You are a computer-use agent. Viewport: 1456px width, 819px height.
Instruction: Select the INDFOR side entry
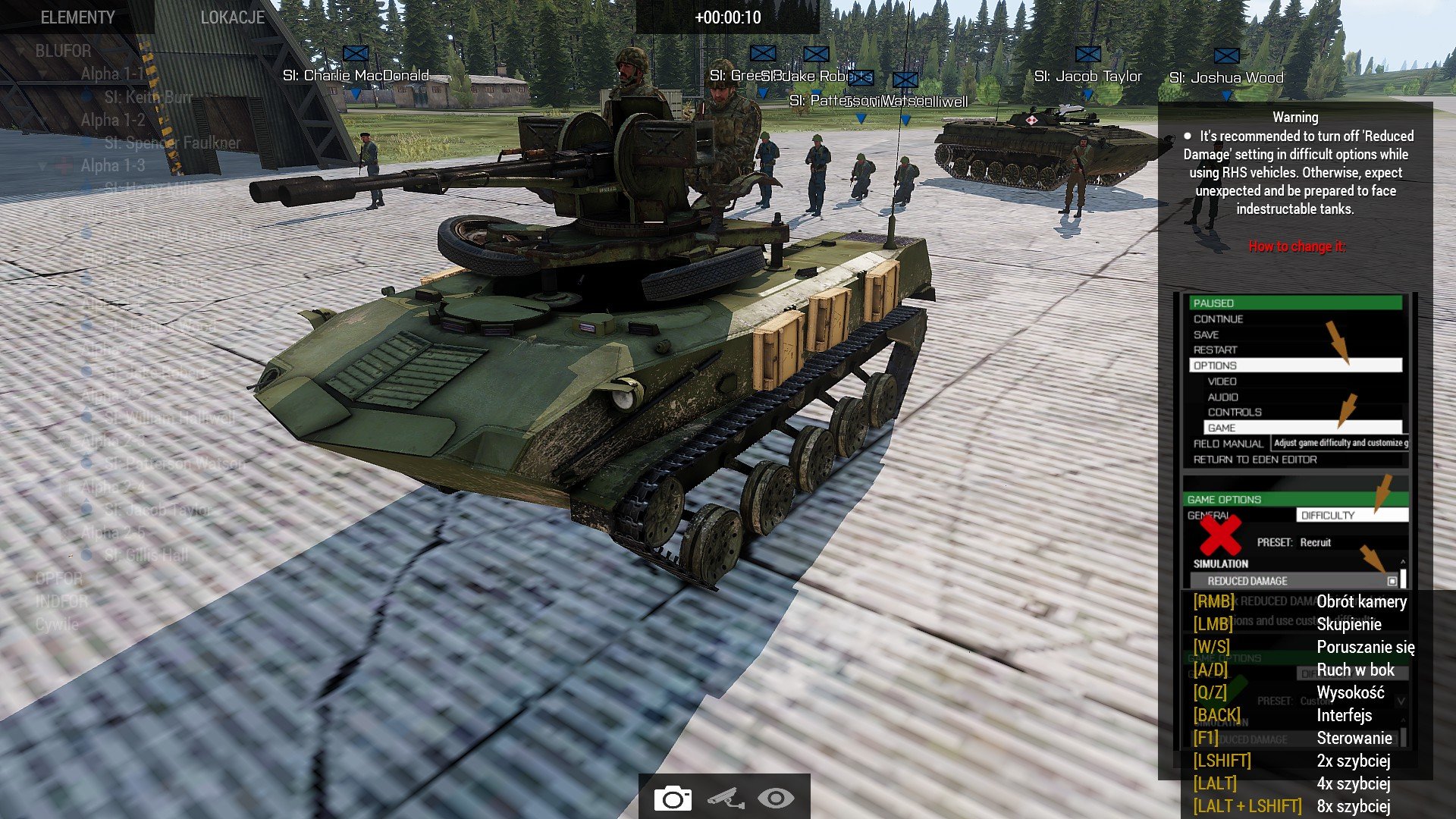[61, 601]
